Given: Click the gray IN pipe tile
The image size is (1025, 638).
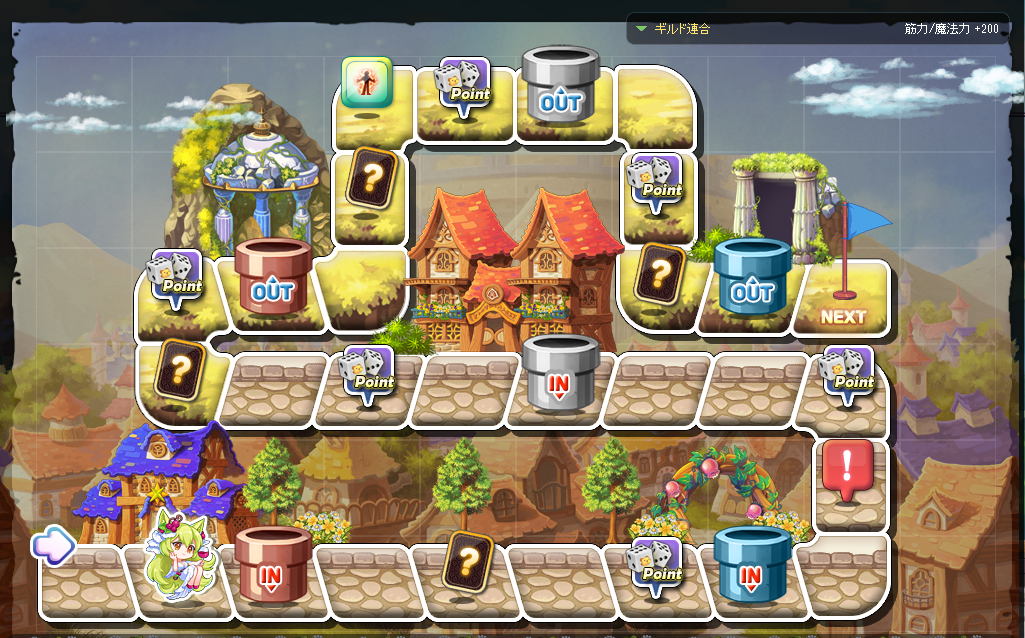Looking at the screenshot, I should [559, 375].
